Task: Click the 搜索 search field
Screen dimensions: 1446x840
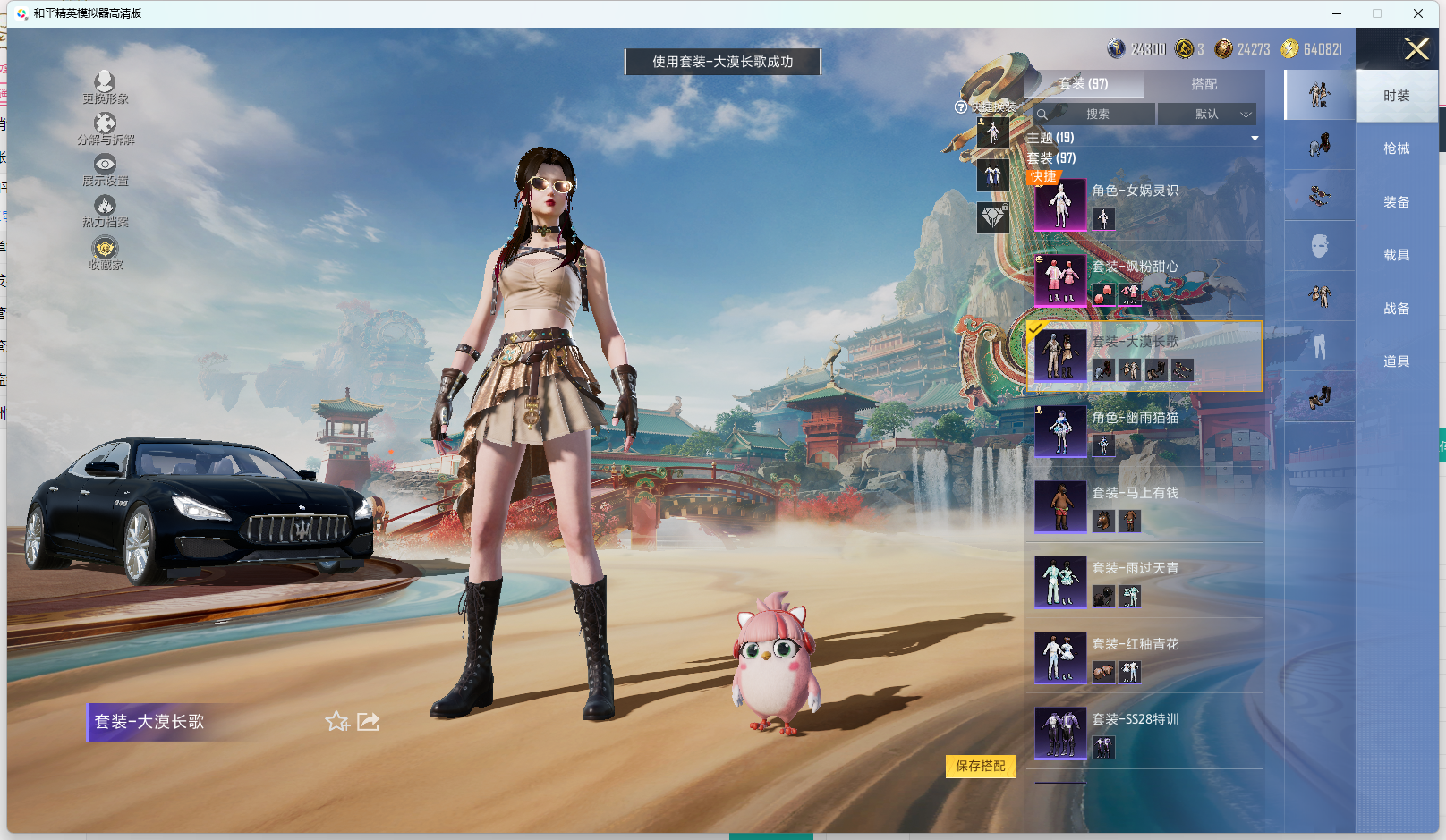Action: pyautogui.click(x=1097, y=115)
